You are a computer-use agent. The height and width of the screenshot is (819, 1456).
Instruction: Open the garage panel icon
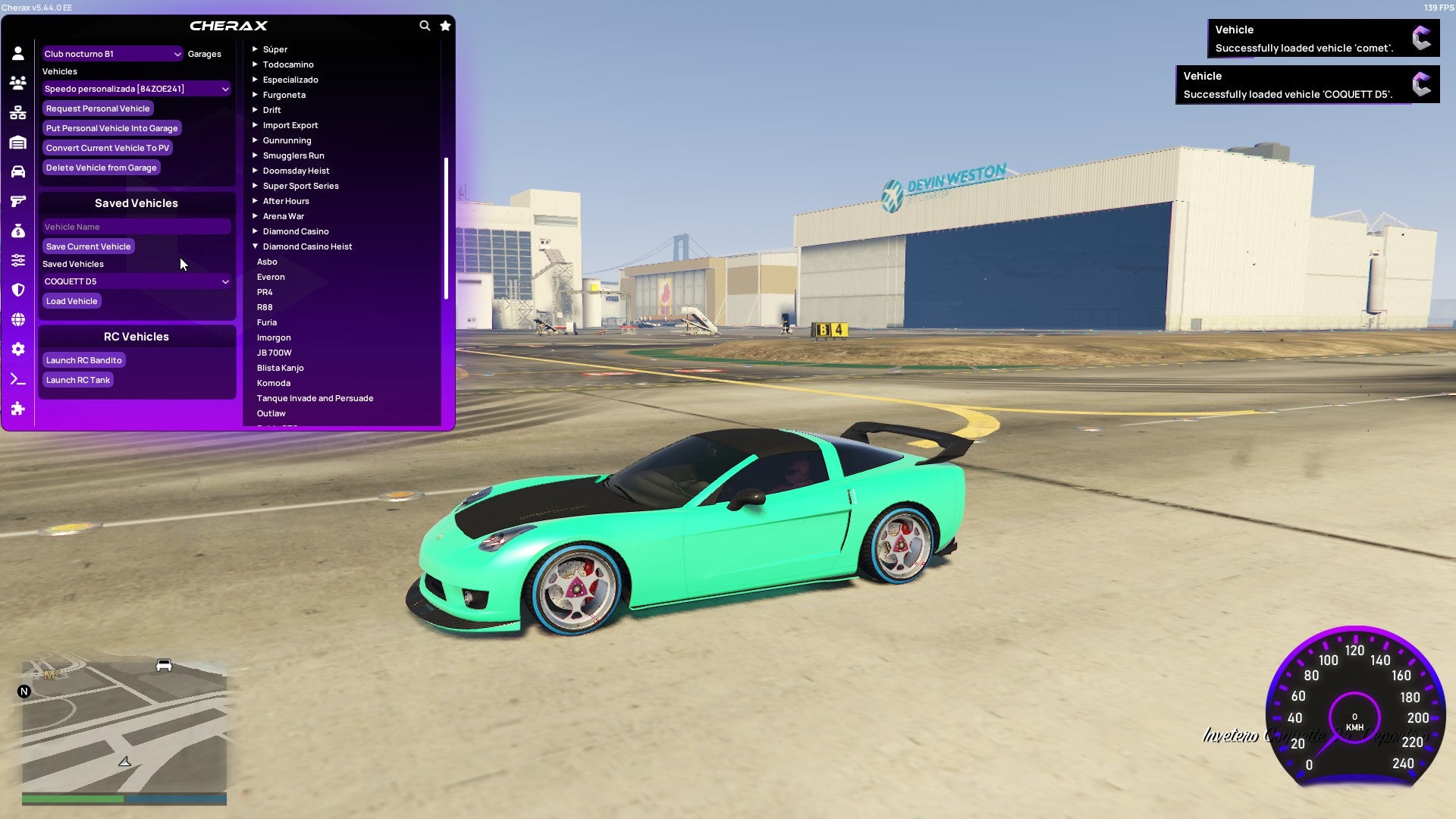[18, 142]
